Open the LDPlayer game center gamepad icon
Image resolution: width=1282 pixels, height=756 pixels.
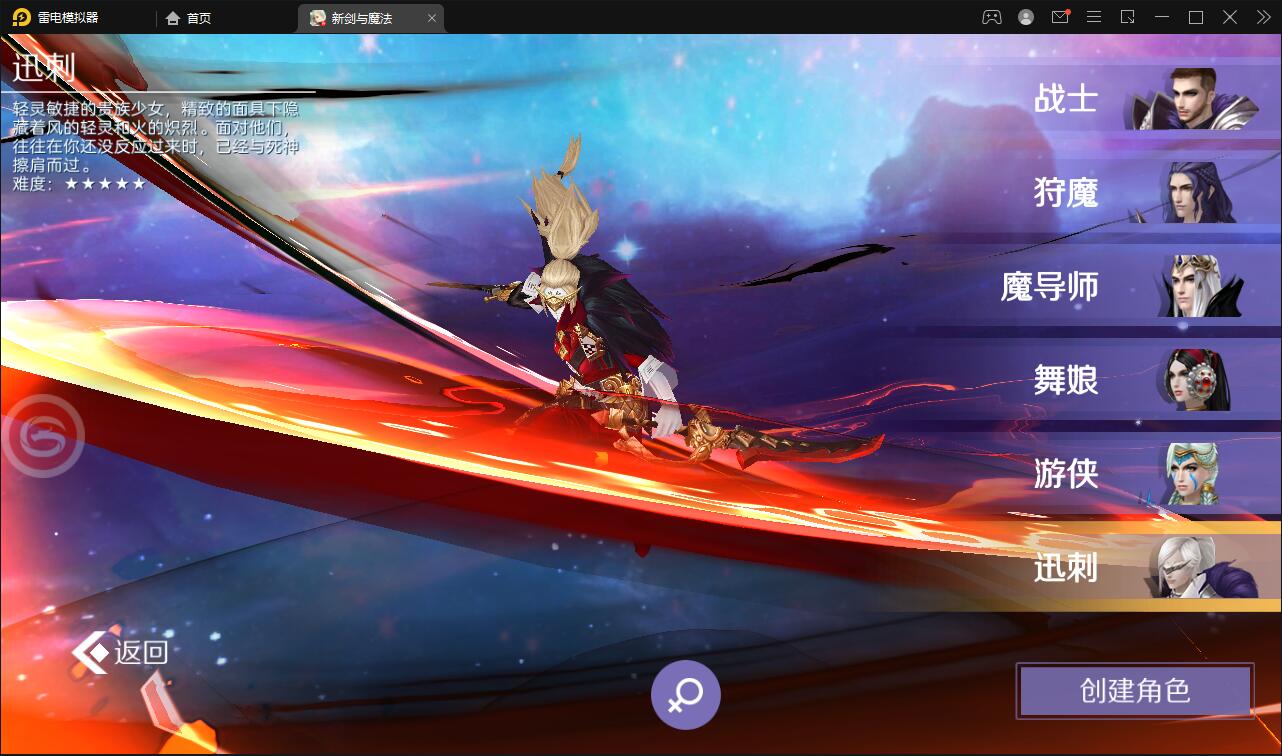click(990, 17)
